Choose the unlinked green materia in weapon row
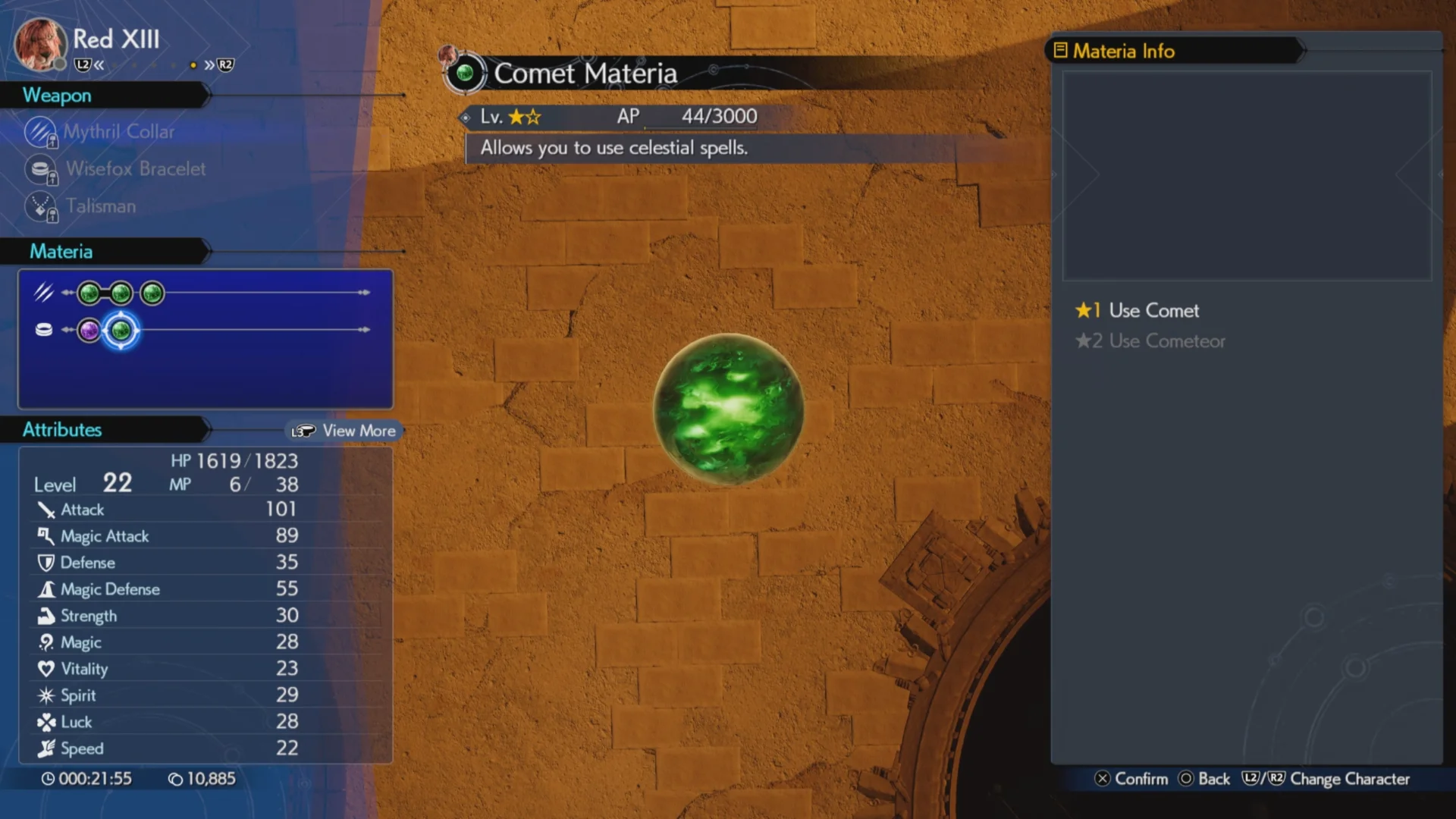The image size is (1456, 819). [x=152, y=293]
